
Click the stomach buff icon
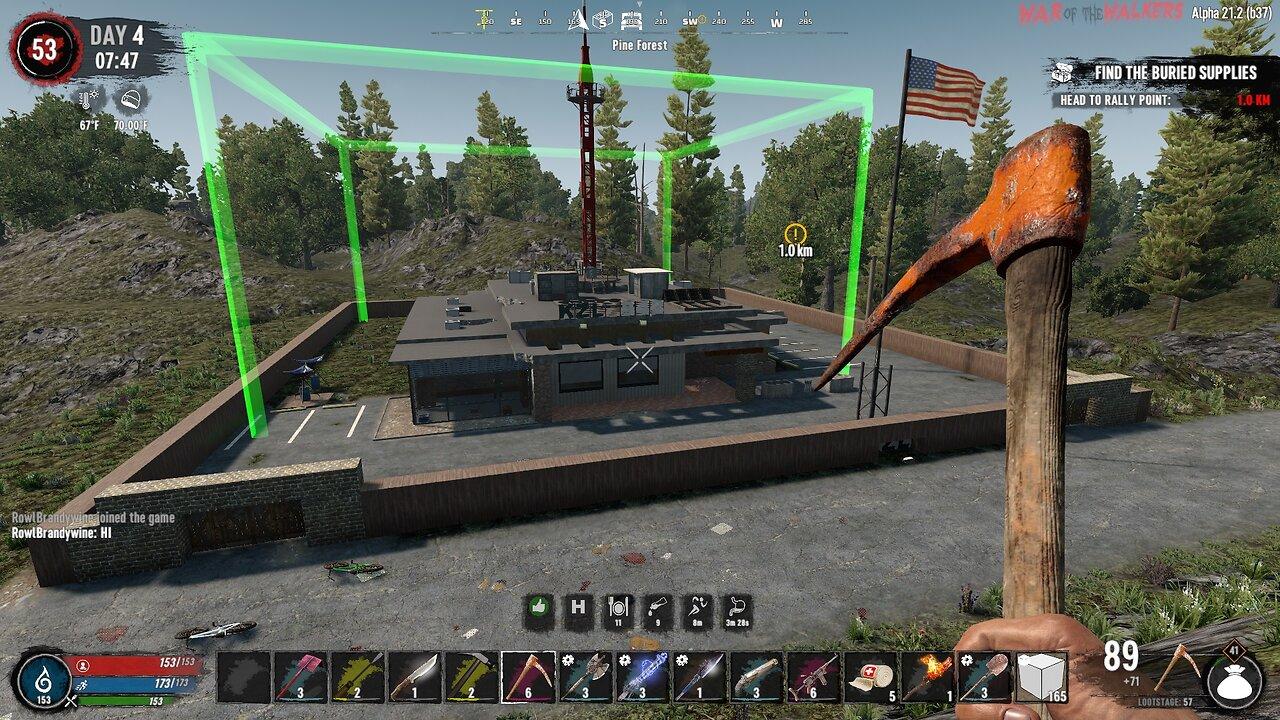pos(736,610)
